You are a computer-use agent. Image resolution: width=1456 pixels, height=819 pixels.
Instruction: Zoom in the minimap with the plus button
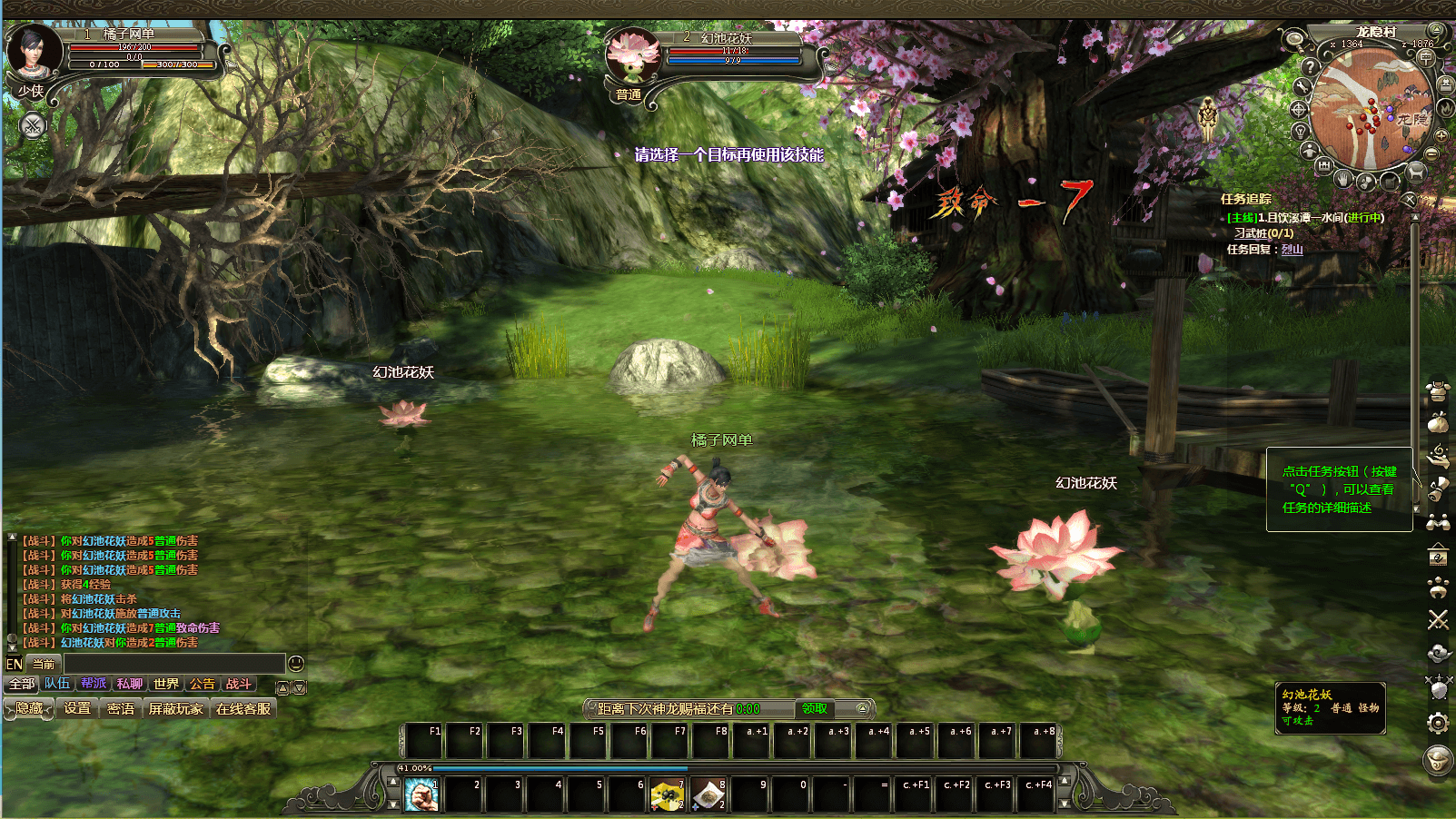pyautogui.click(x=1441, y=134)
